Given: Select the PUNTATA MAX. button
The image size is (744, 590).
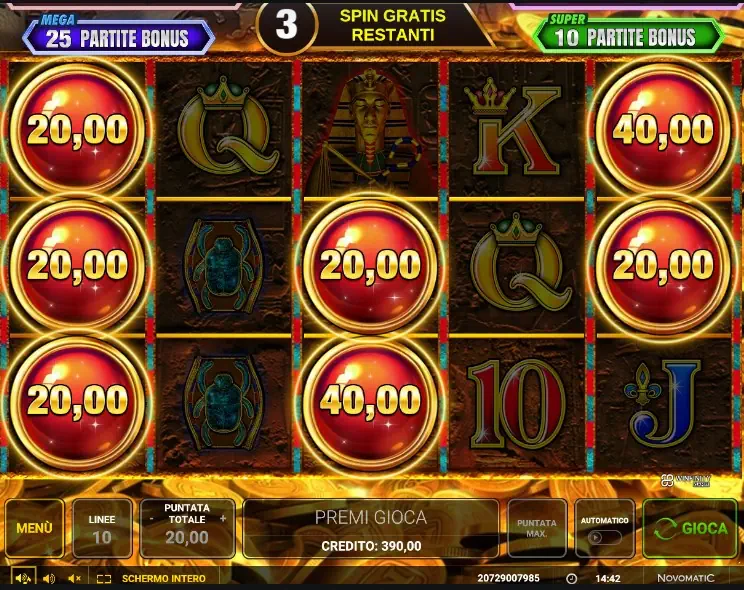Looking at the screenshot, I should point(537,528).
